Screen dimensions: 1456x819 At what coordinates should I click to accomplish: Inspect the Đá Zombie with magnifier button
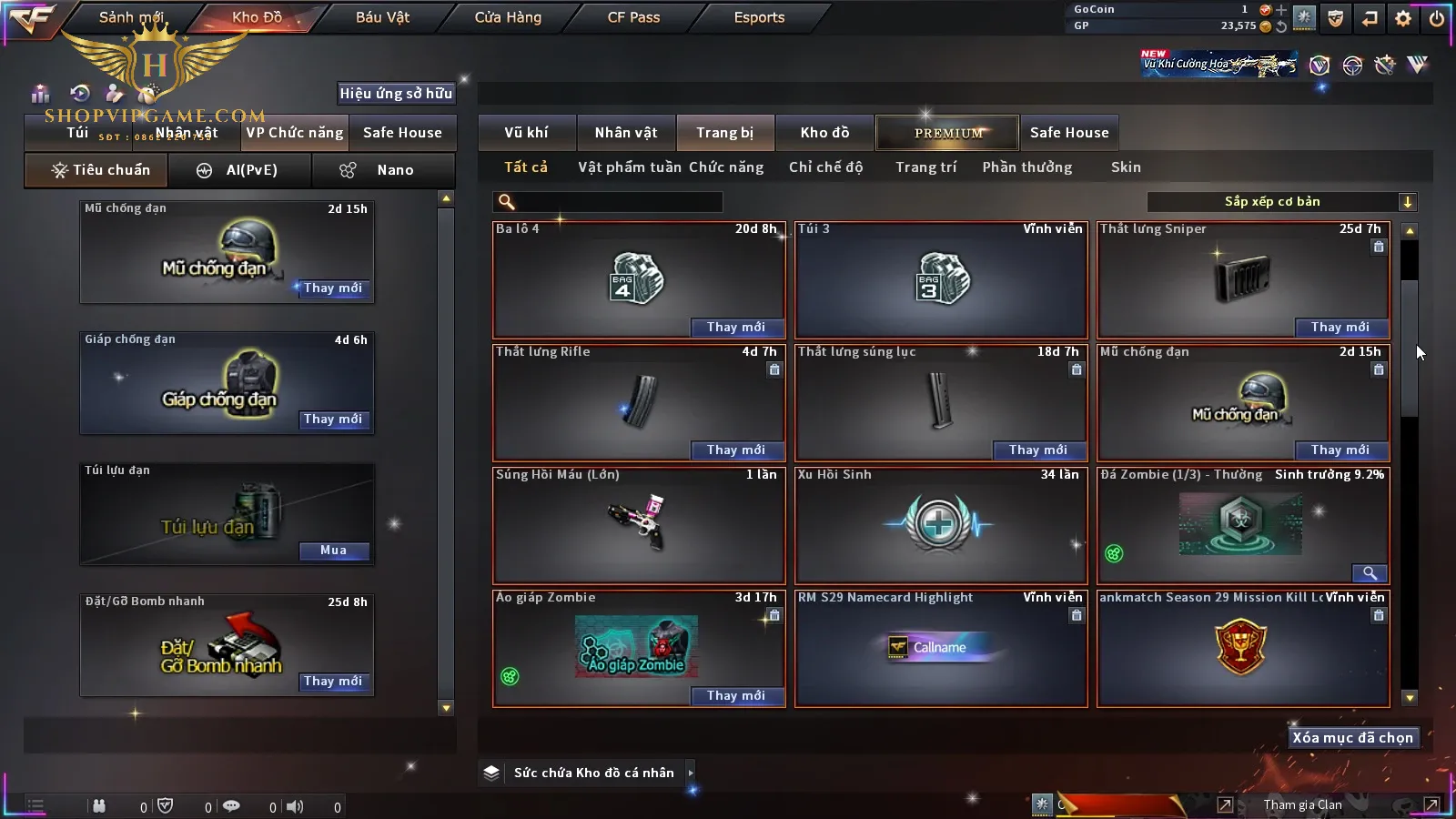point(1370,572)
